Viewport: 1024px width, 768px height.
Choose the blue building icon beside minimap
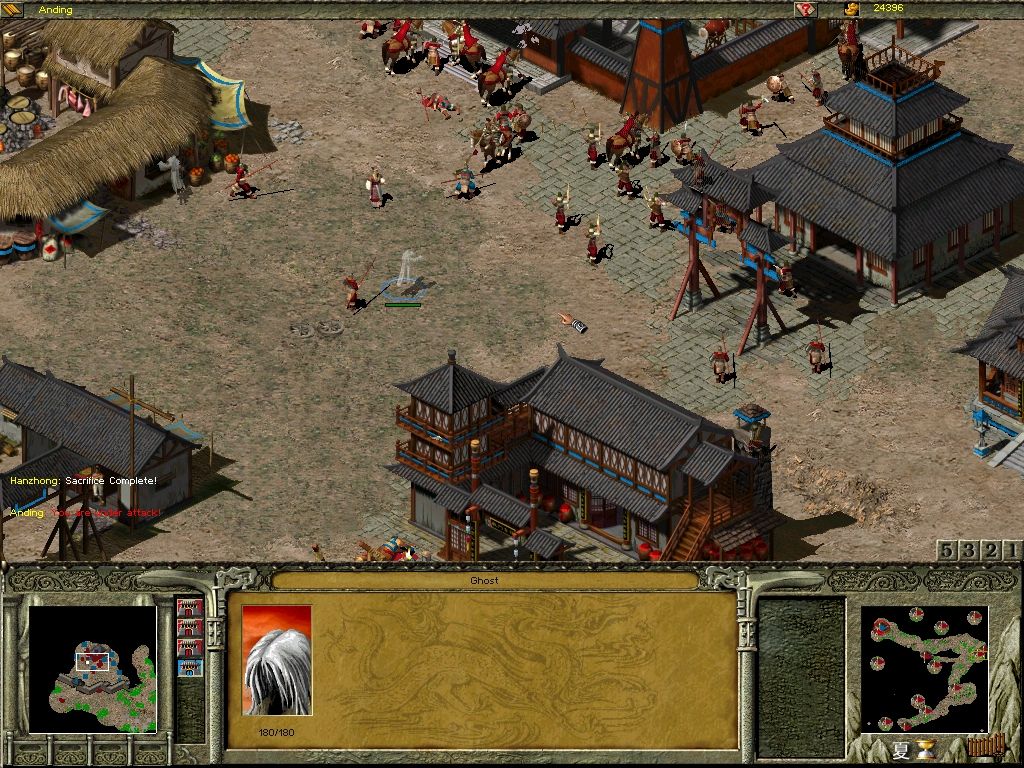(189, 668)
